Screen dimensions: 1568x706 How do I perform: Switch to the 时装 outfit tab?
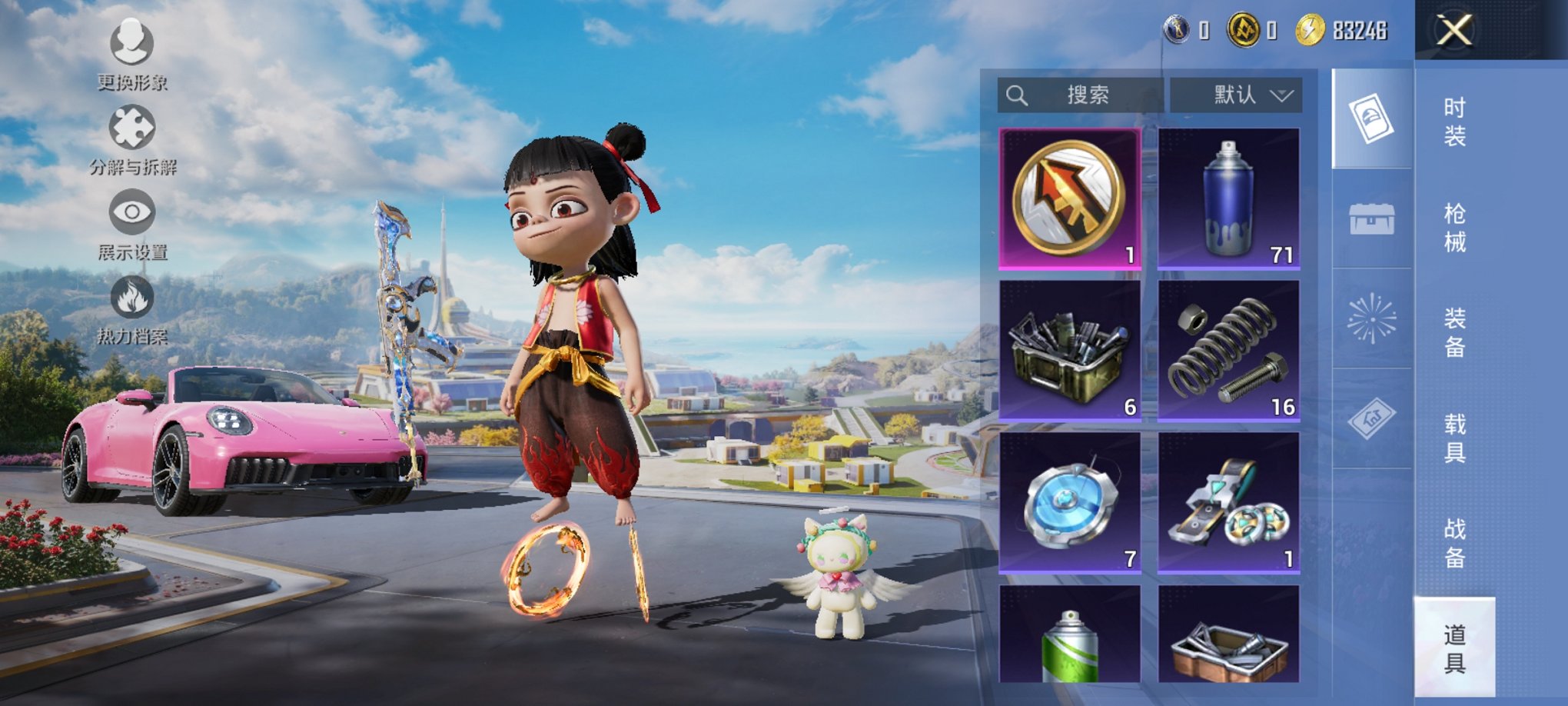click(x=1454, y=122)
